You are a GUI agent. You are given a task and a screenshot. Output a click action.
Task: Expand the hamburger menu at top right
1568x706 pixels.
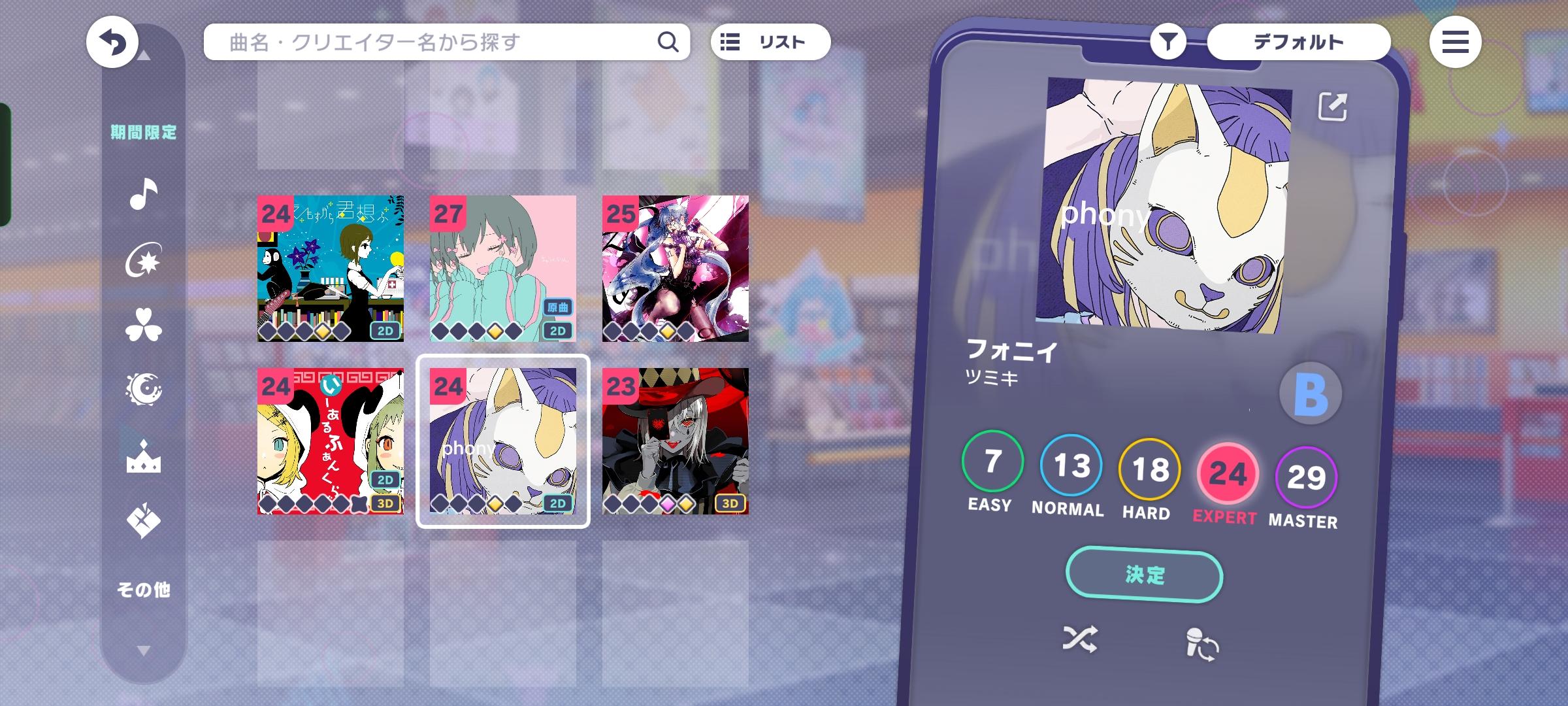(x=1457, y=41)
